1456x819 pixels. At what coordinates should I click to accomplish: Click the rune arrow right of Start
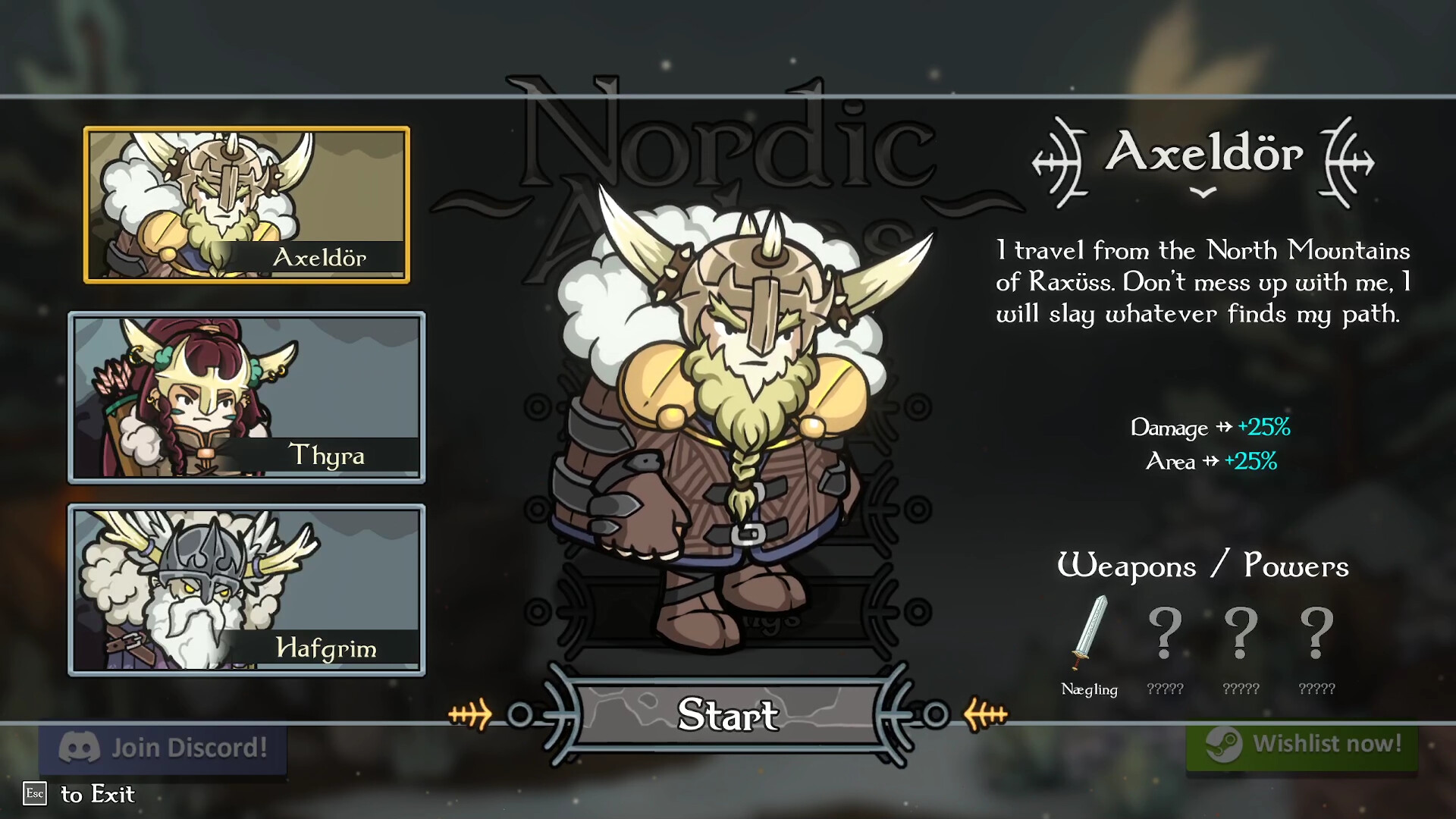pyautogui.click(x=986, y=714)
